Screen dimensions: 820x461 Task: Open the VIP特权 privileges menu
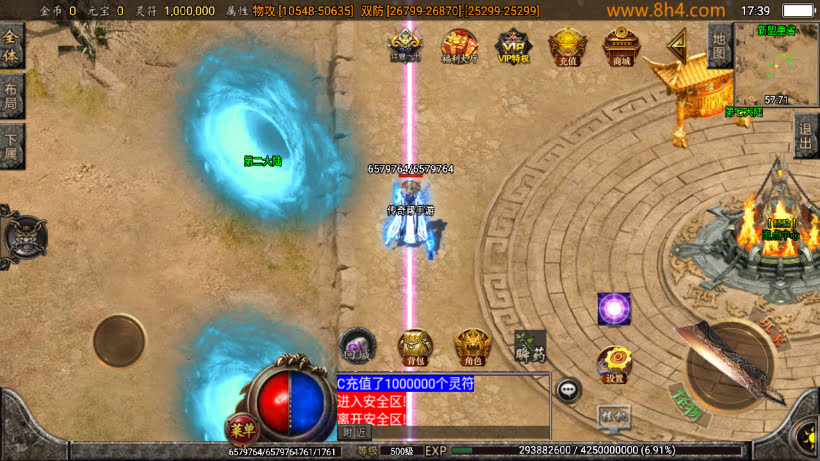click(513, 47)
